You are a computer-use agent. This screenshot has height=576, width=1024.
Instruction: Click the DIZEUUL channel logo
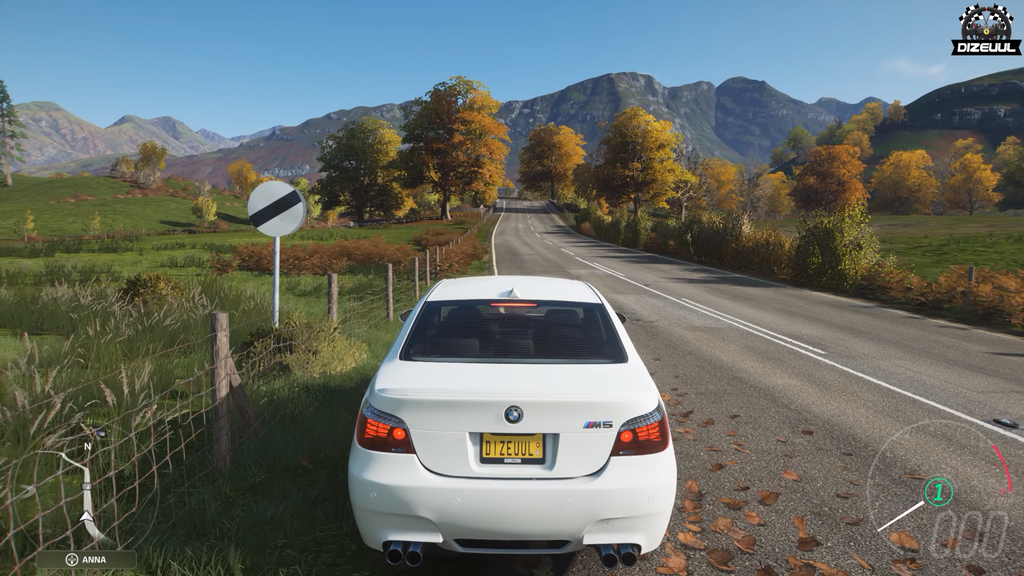coord(986,28)
